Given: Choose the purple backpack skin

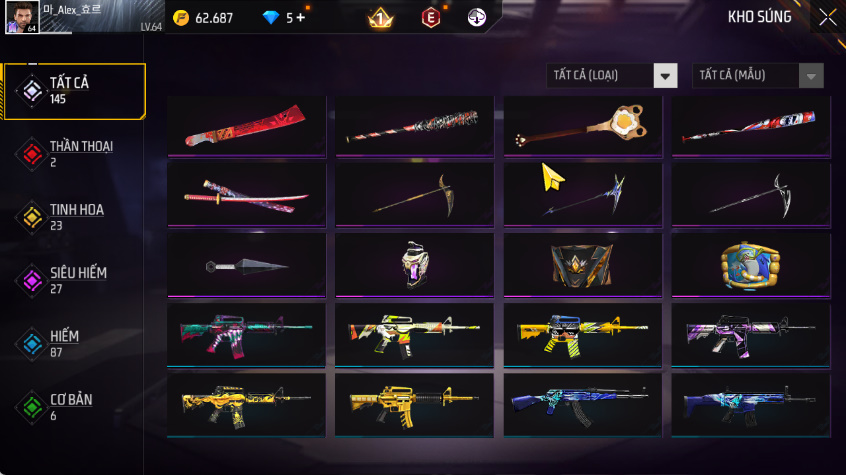Looking at the screenshot, I should [x=414, y=264].
